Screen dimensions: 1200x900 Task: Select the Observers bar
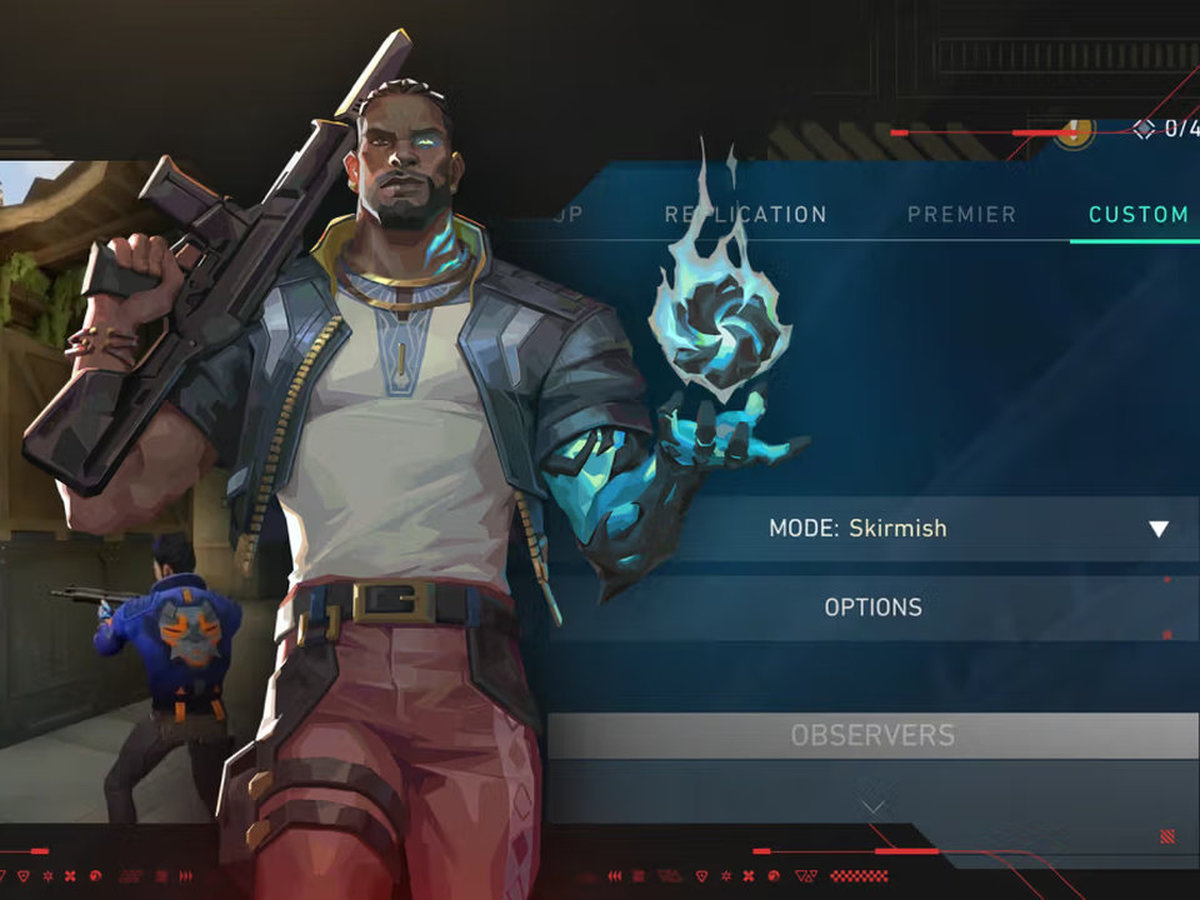(x=872, y=736)
